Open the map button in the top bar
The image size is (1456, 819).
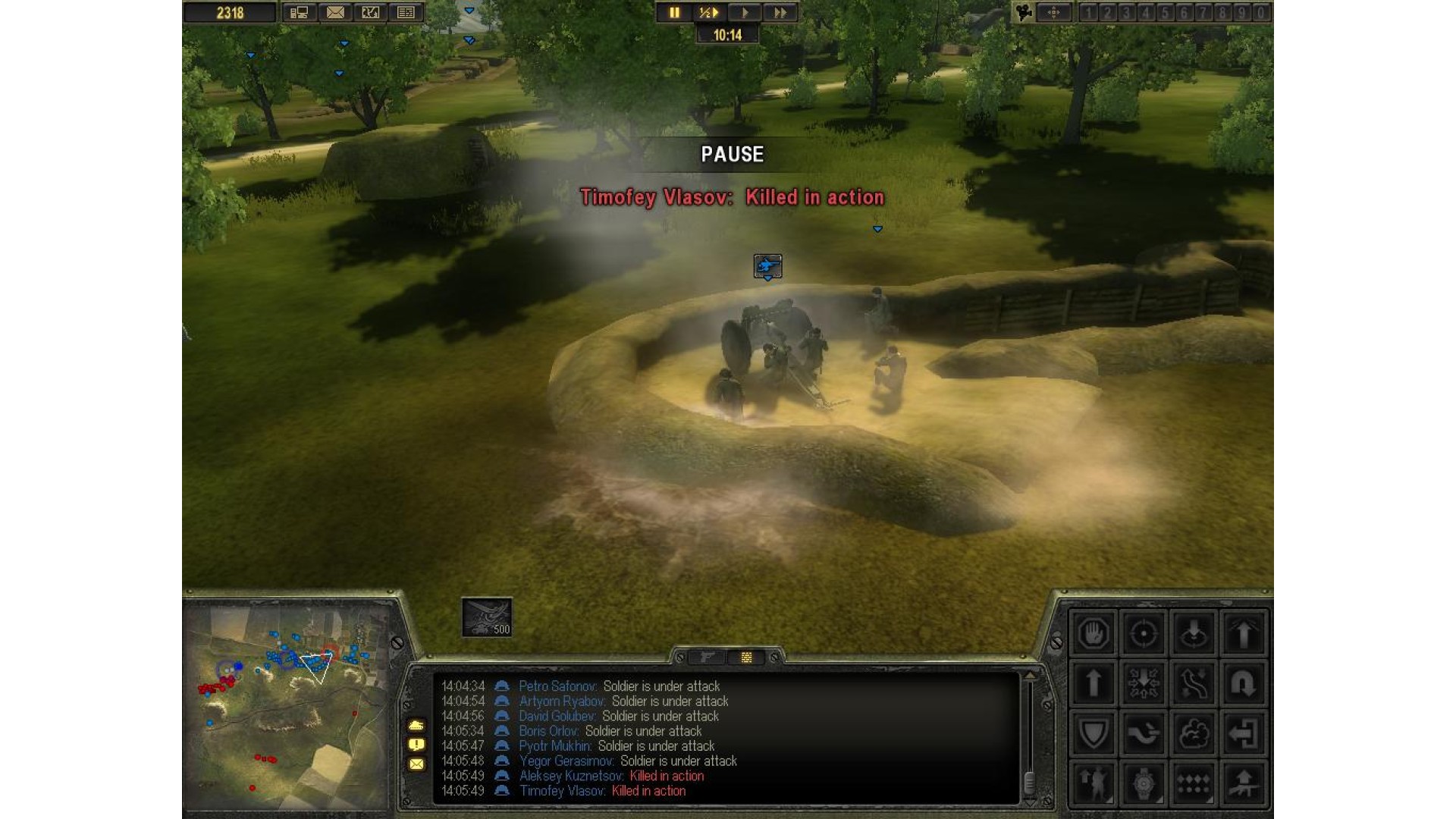[x=370, y=13]
